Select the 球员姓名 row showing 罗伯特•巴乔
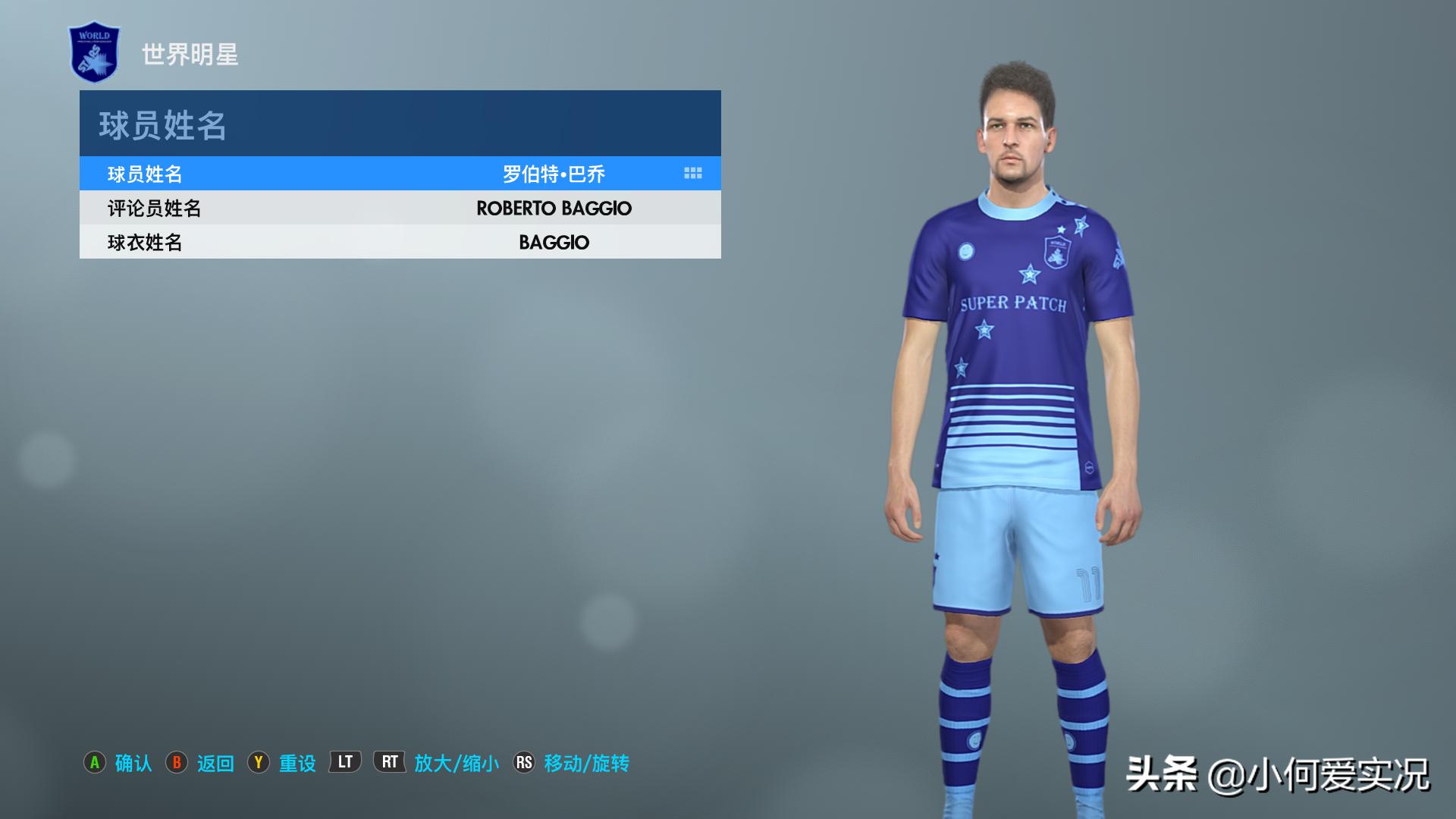Screen dimensions: 1456x819 click(400, 174)
